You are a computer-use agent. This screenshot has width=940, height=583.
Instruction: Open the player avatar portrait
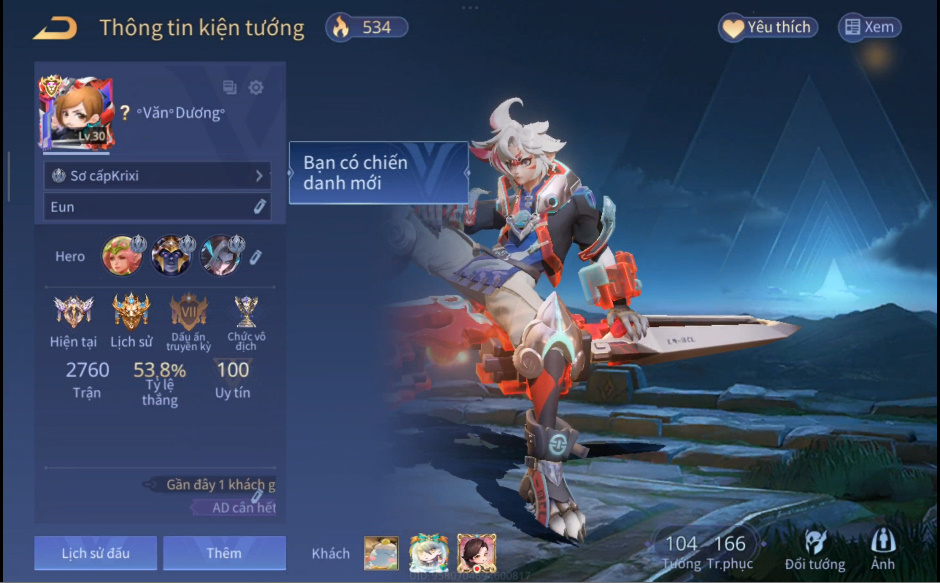pyautogui.click(x=76, y=114)
